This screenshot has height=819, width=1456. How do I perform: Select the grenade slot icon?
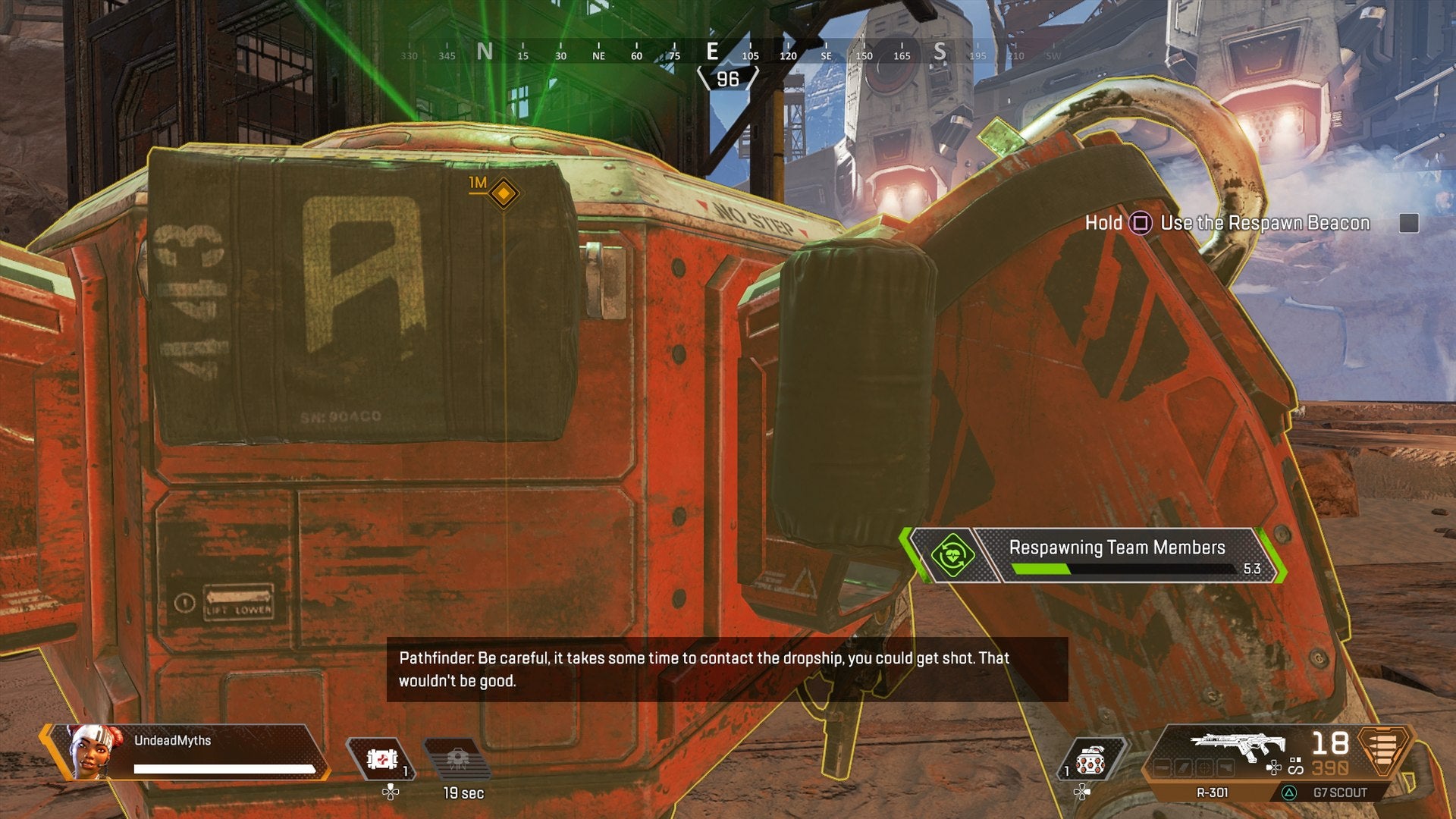coord(1090,757)
